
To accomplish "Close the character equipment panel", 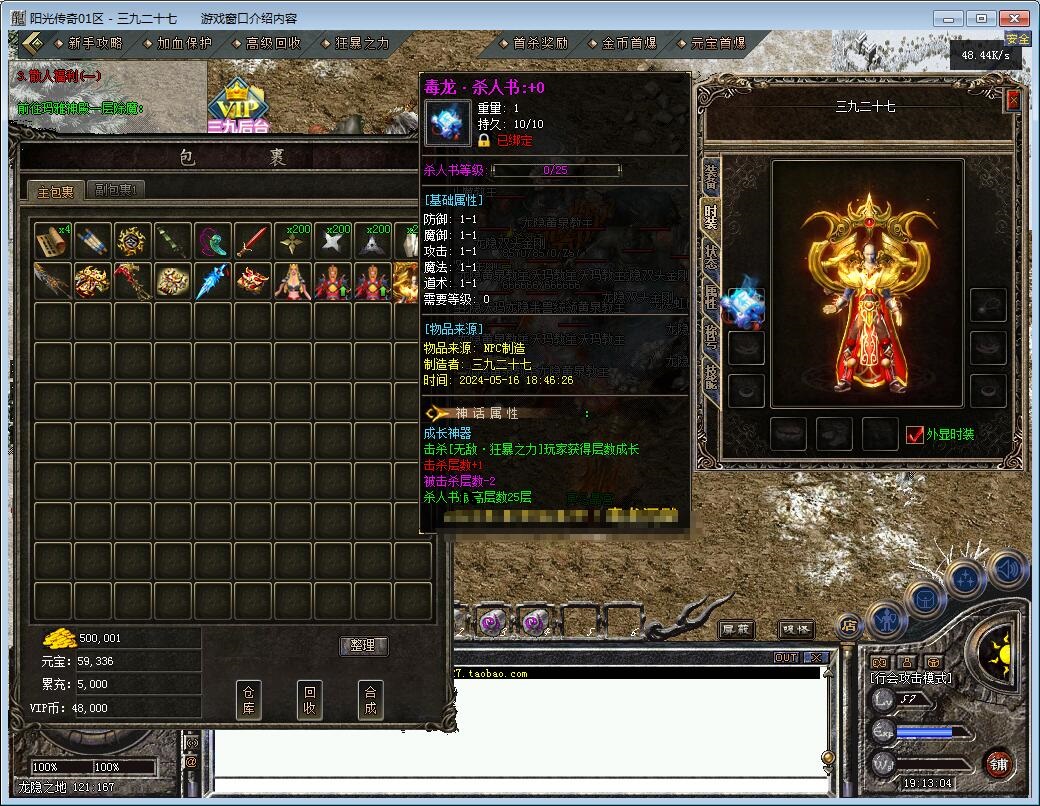I will coord(1013,100).
